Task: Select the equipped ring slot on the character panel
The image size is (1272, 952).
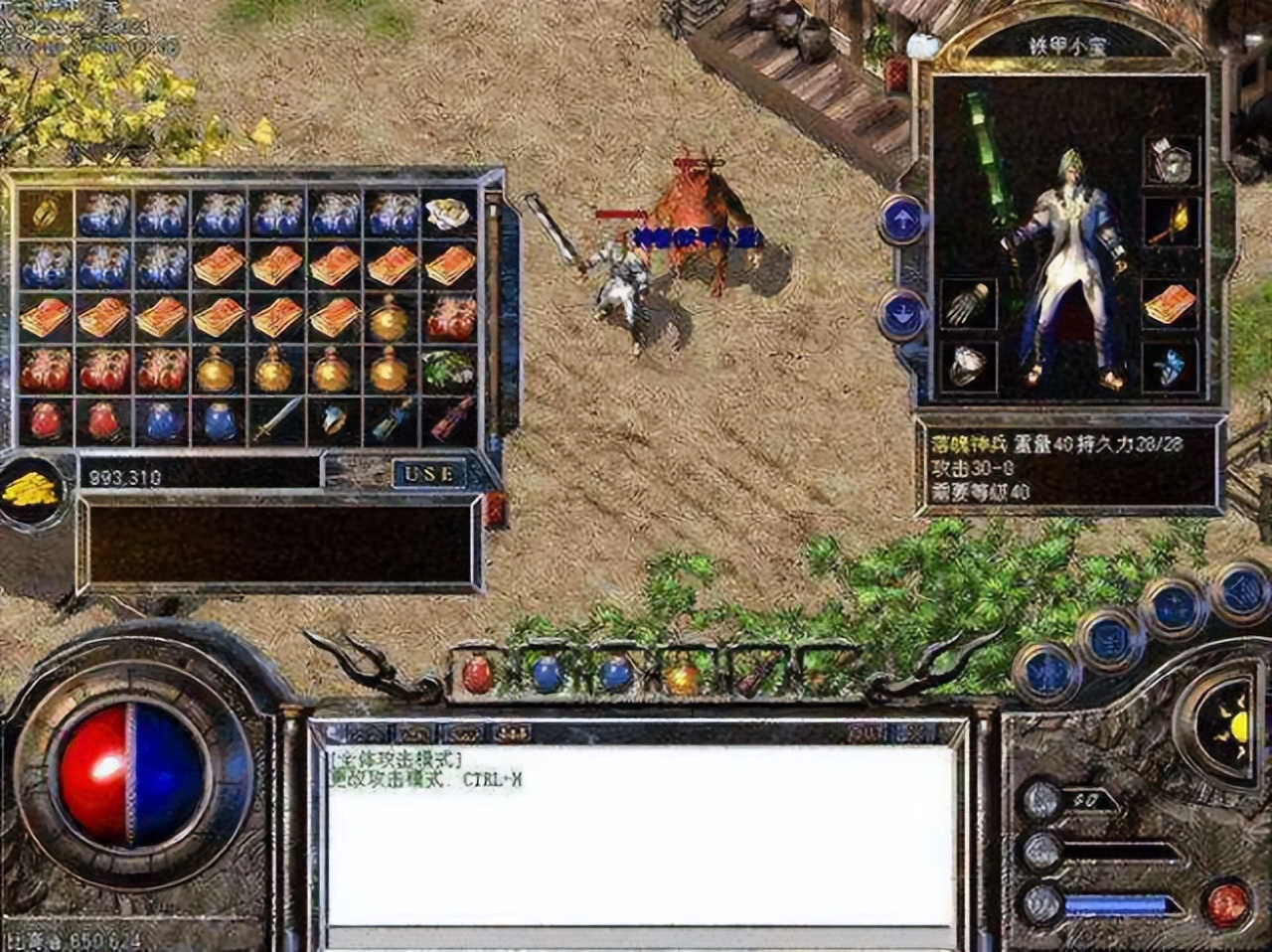Action: coord(968,368)
